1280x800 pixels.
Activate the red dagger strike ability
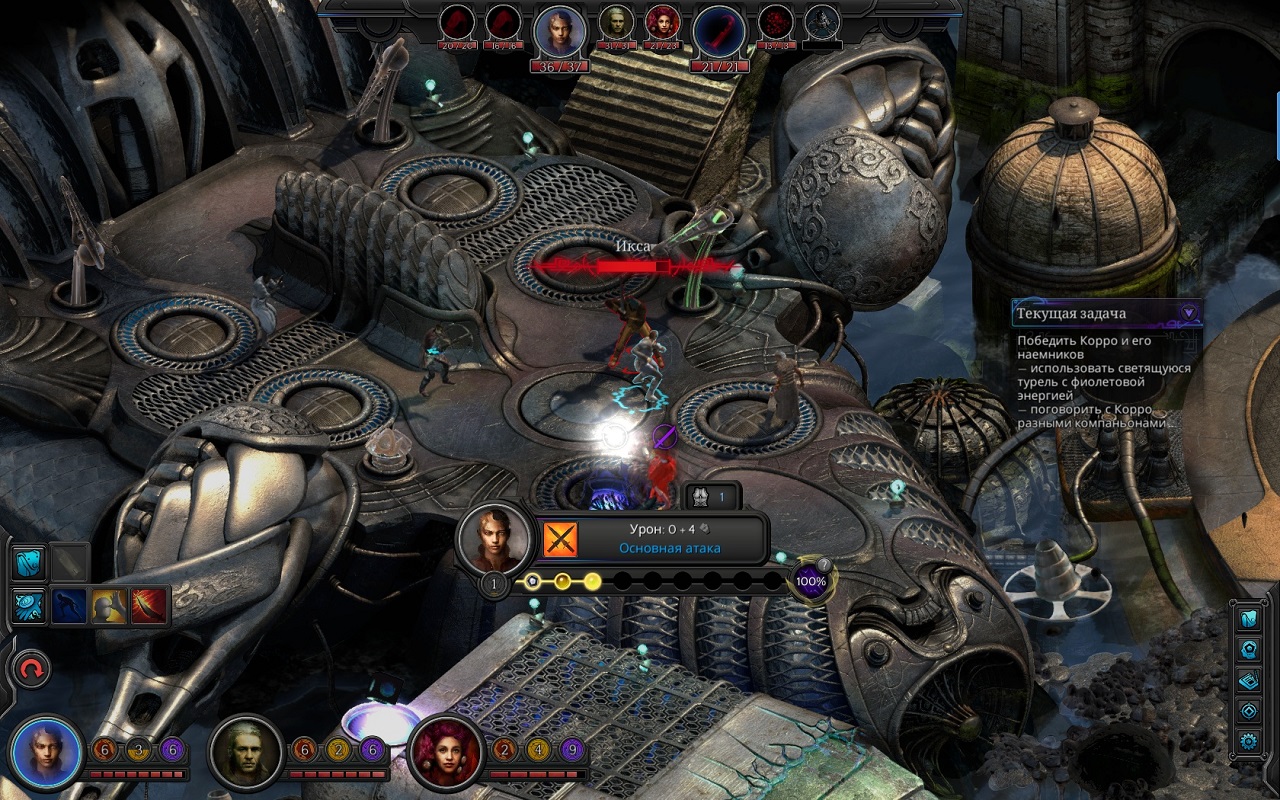click(150, 605)
